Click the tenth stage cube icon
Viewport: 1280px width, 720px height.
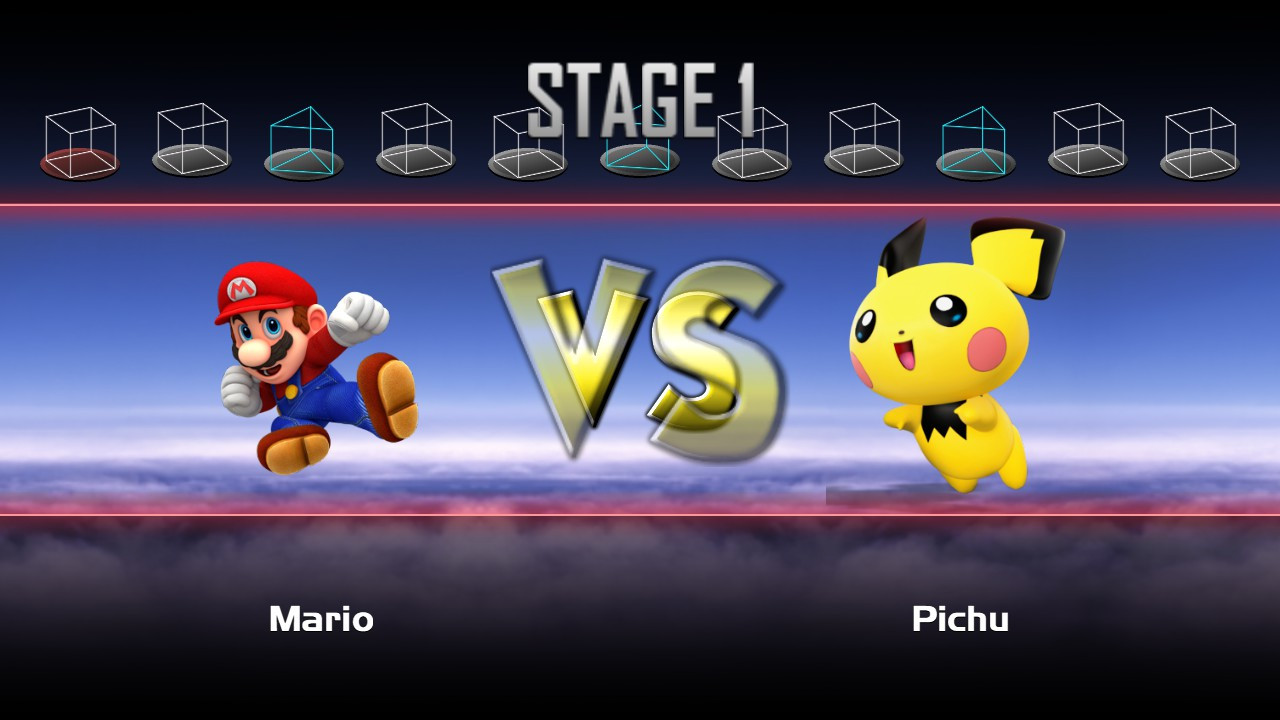[1087, 140]
